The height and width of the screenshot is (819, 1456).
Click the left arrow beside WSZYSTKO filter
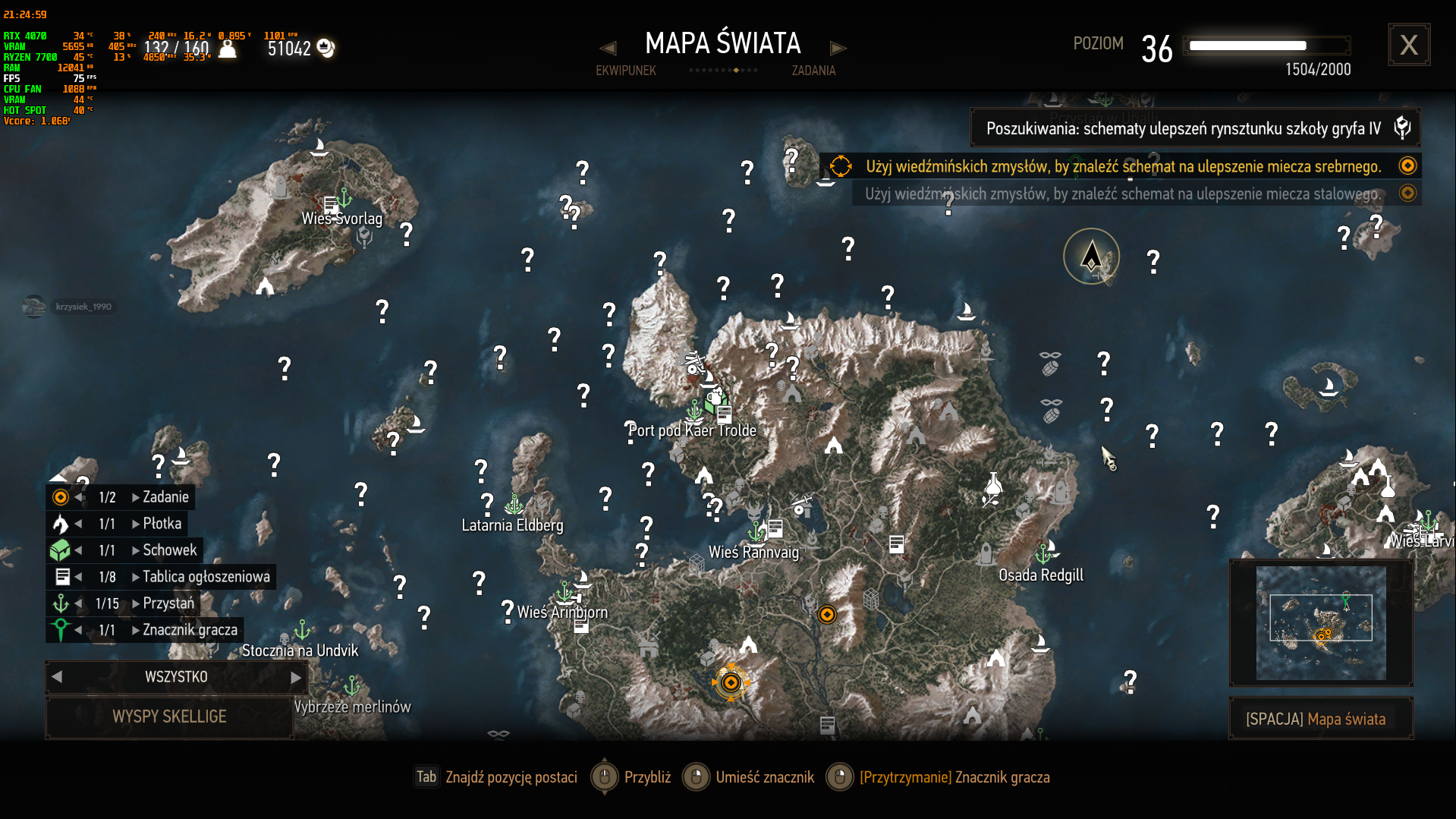(x=57, y=676)
